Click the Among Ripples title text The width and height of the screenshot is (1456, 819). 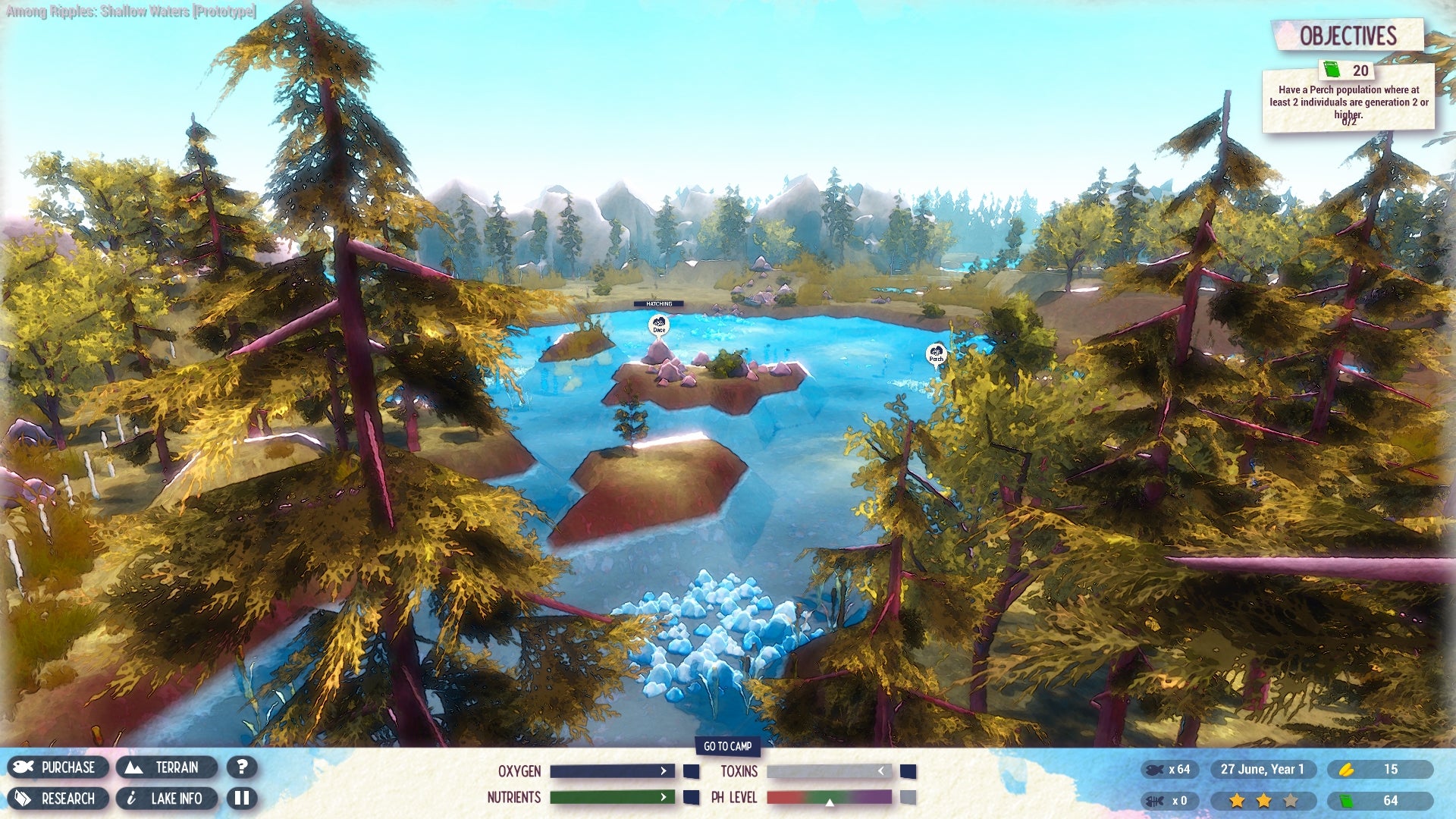130,12
